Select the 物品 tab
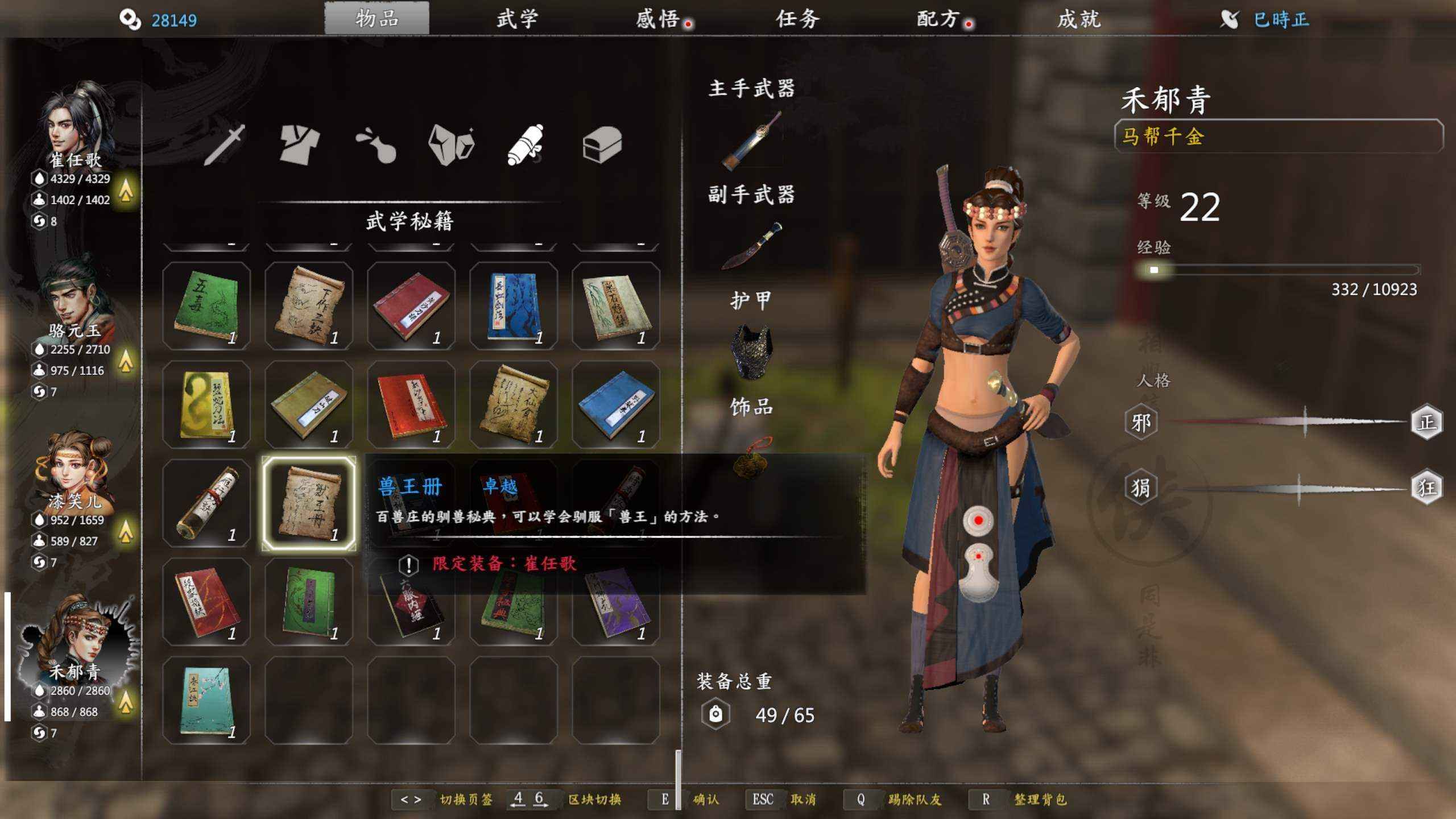Screen dimensions: 1456x819 tap(377, 19)
